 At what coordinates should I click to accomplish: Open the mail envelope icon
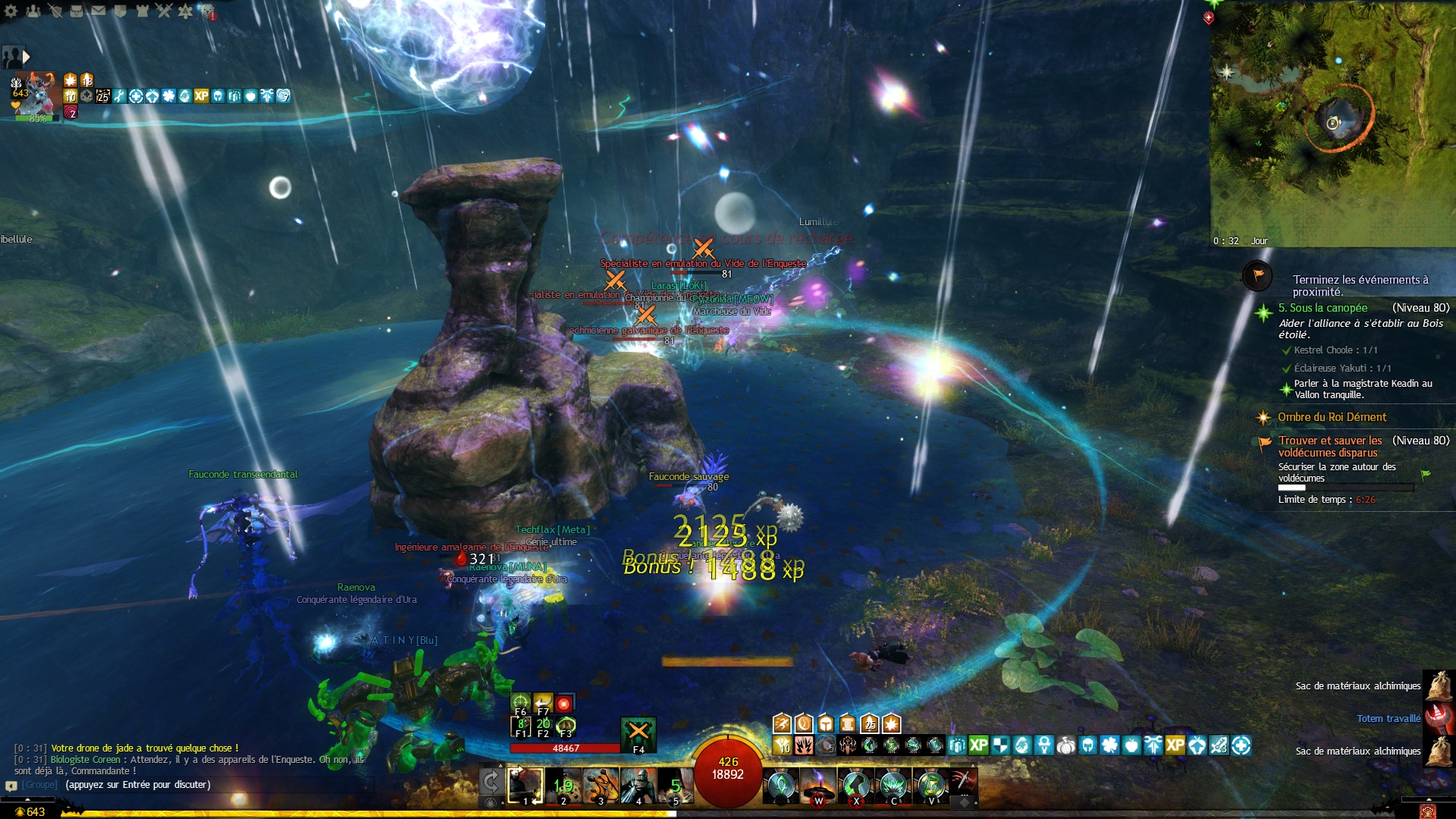pos(99,11)
